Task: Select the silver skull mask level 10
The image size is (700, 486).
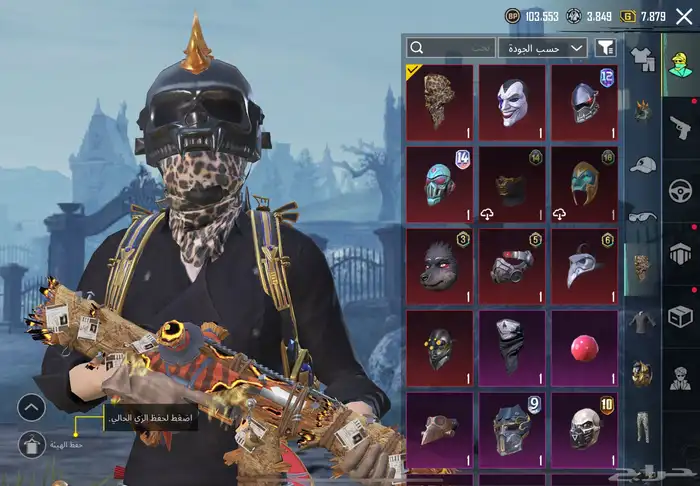Action: [584, 430]
